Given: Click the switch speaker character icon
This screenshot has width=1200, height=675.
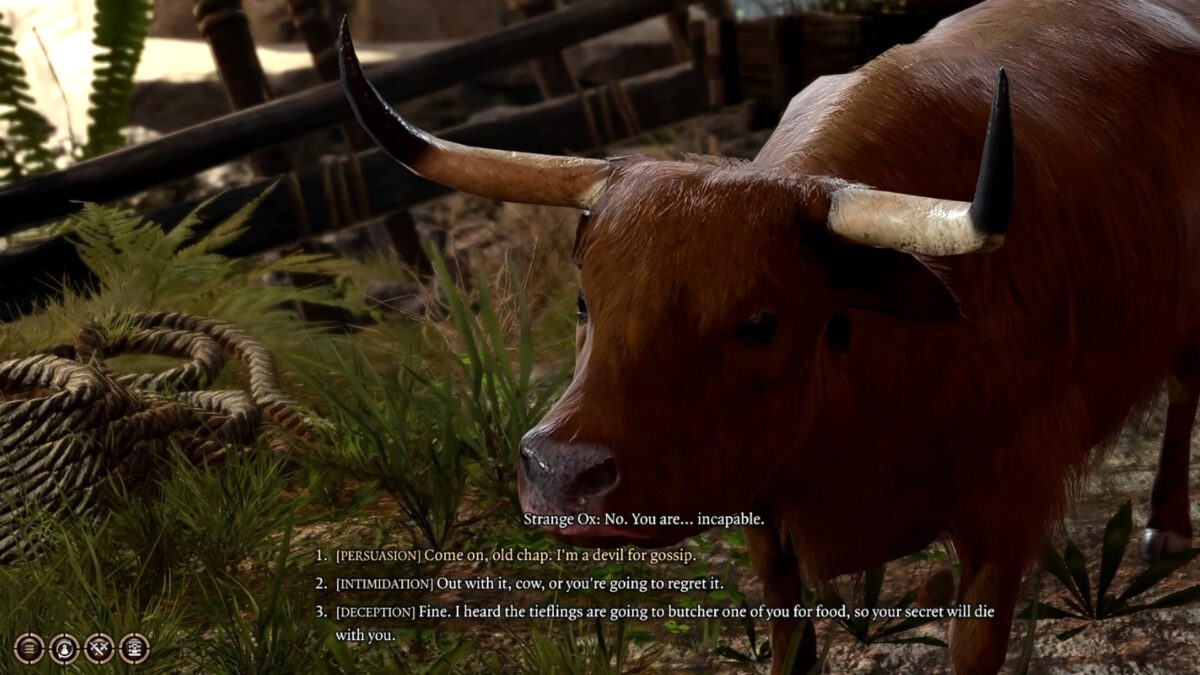Looking at the screenshot, I should [64, 648].
